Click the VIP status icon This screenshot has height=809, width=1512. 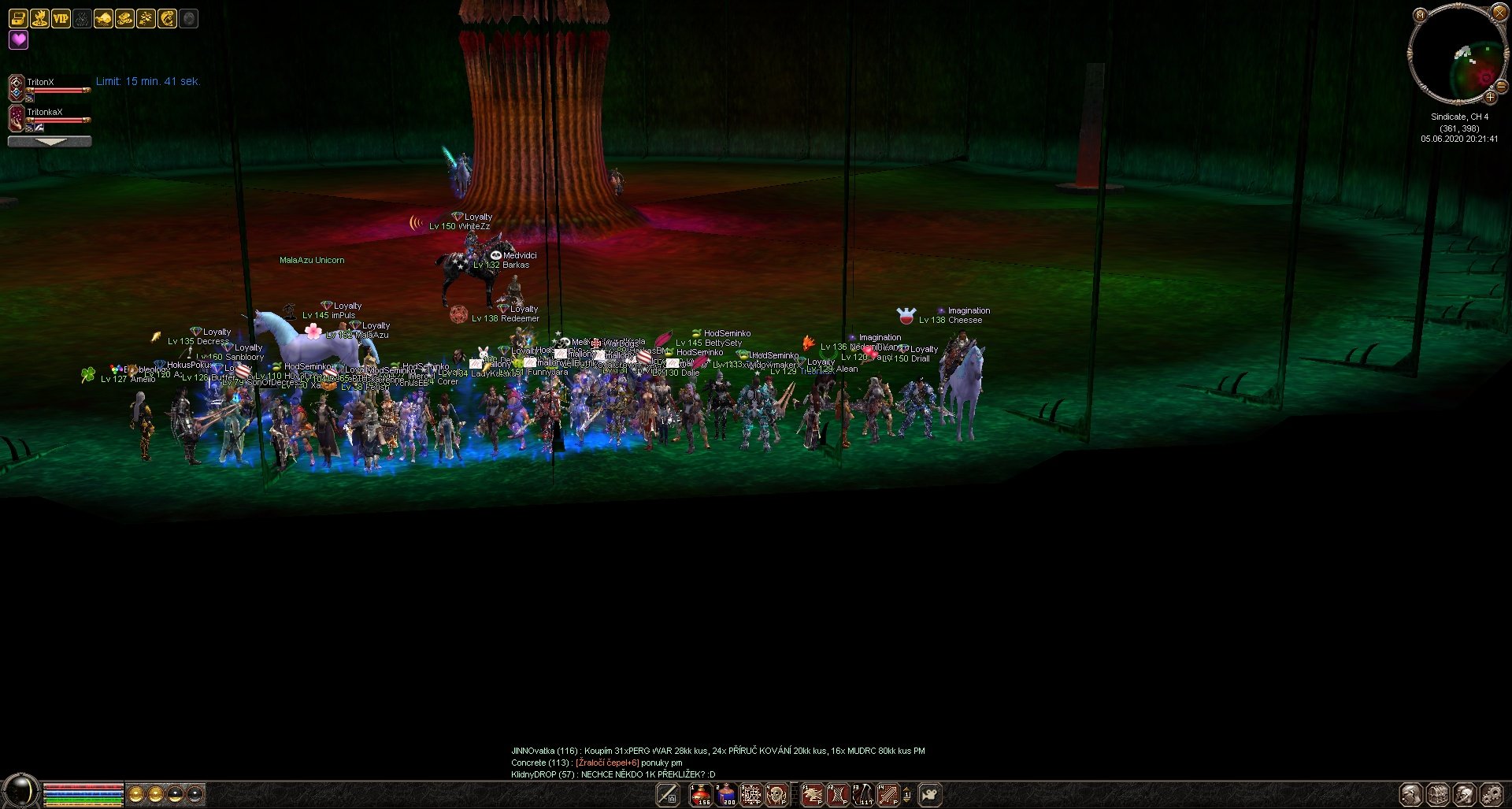61,18
